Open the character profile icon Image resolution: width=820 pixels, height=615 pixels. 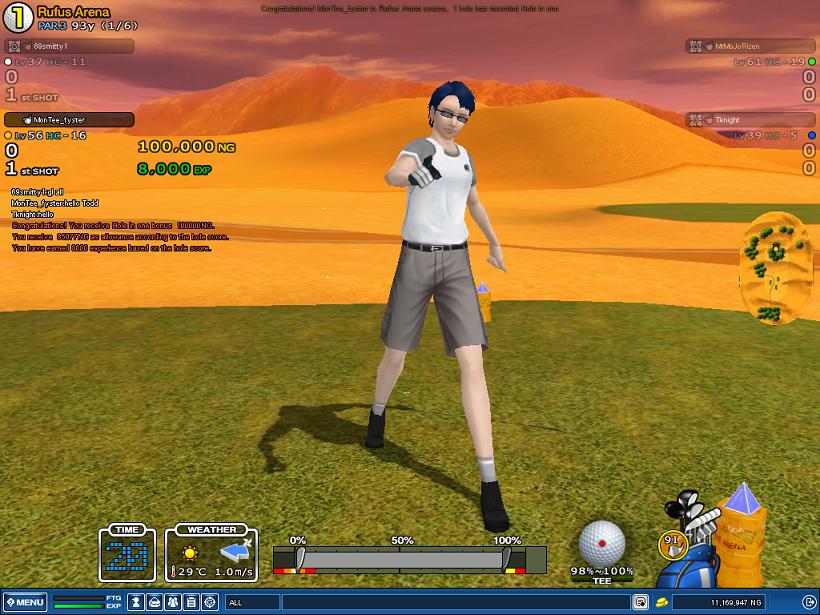tap(136, 602)
